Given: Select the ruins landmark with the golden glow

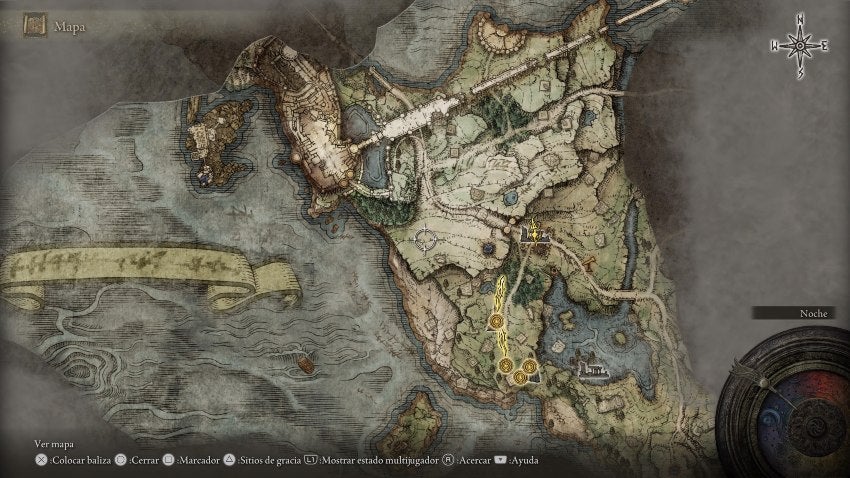Looking at the screenshot, I should point(535,234).
